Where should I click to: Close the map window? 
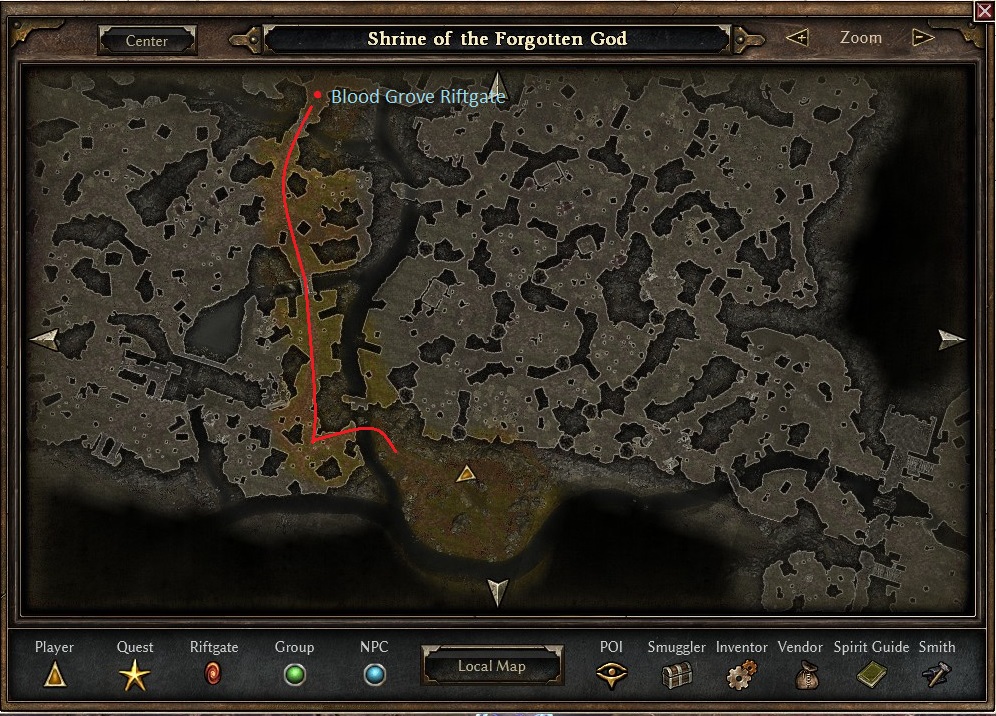[x=984, y=10]
